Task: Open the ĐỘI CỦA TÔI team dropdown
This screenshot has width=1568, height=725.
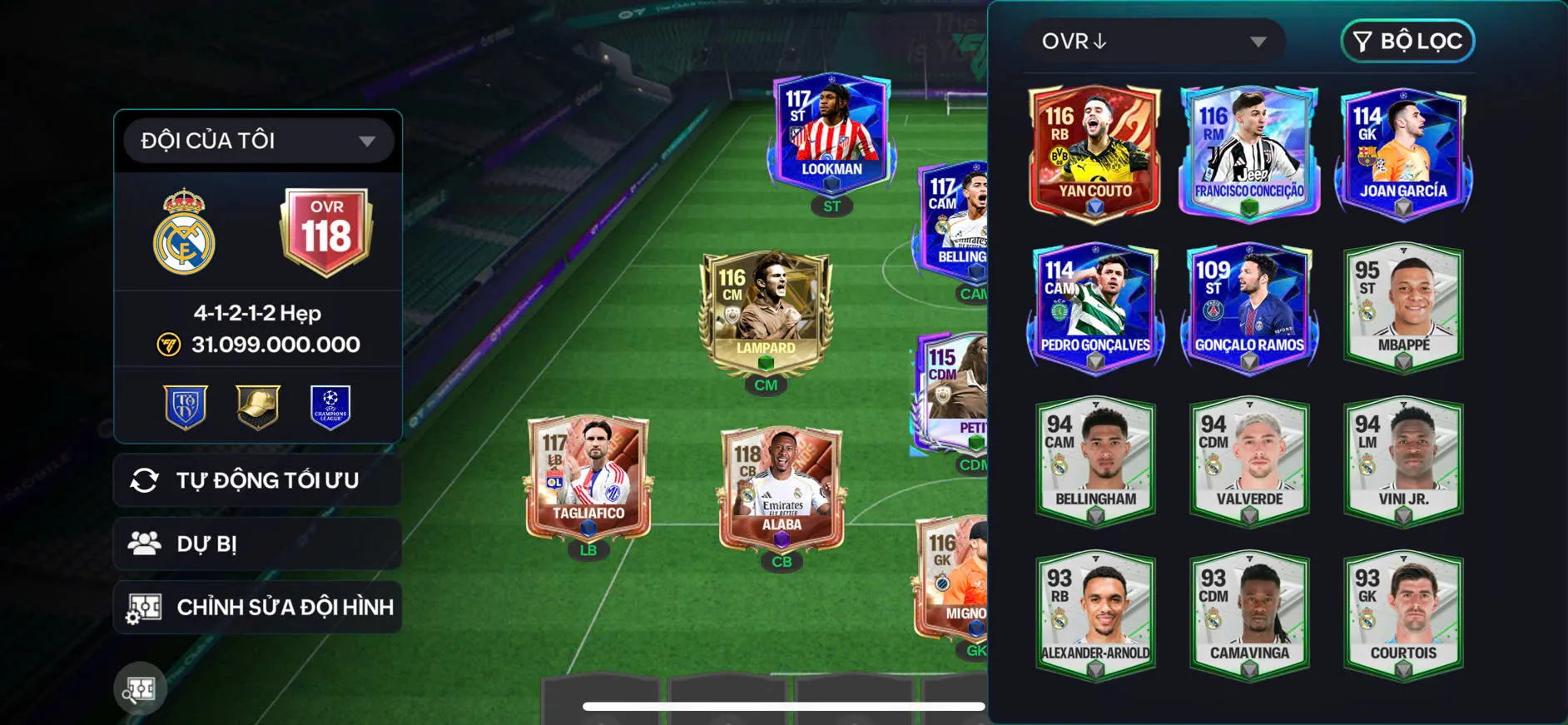Action: (x=258, y=141)
